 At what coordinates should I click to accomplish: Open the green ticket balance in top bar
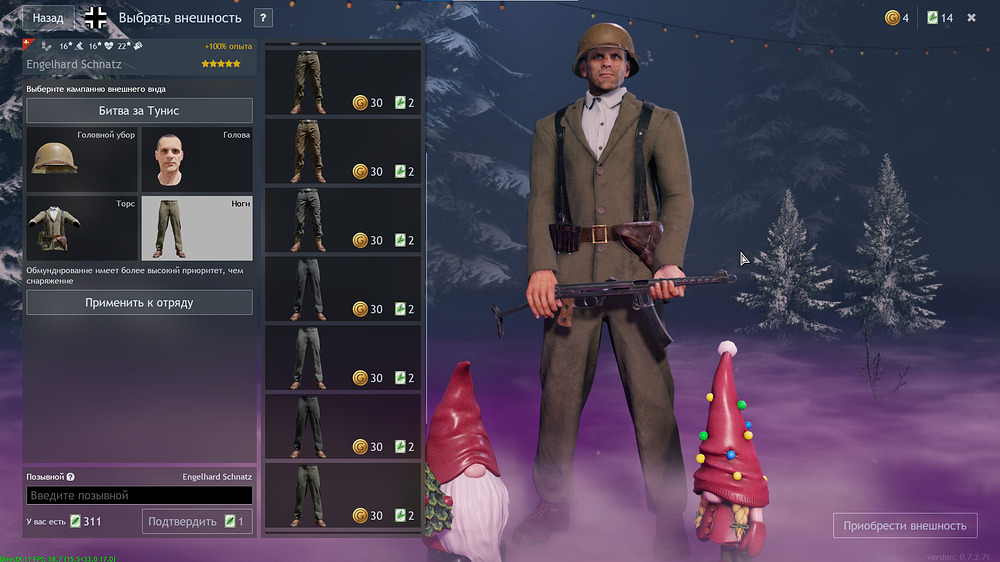tap(939, 18)
